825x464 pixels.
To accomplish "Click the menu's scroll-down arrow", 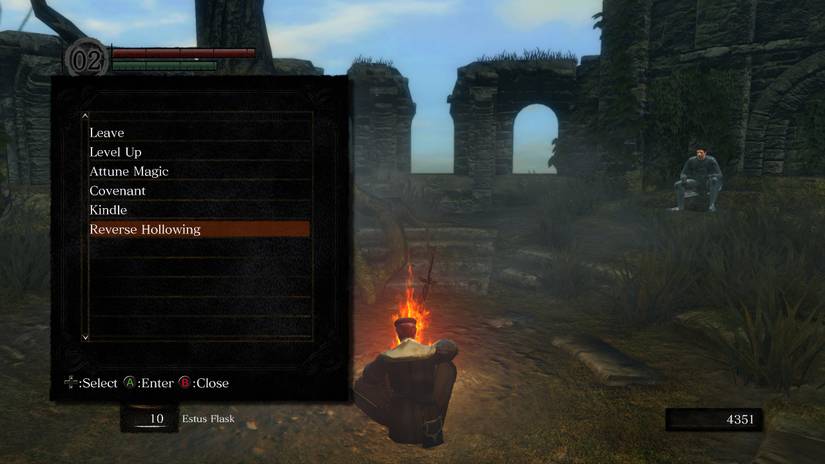I will pos(85,338).
